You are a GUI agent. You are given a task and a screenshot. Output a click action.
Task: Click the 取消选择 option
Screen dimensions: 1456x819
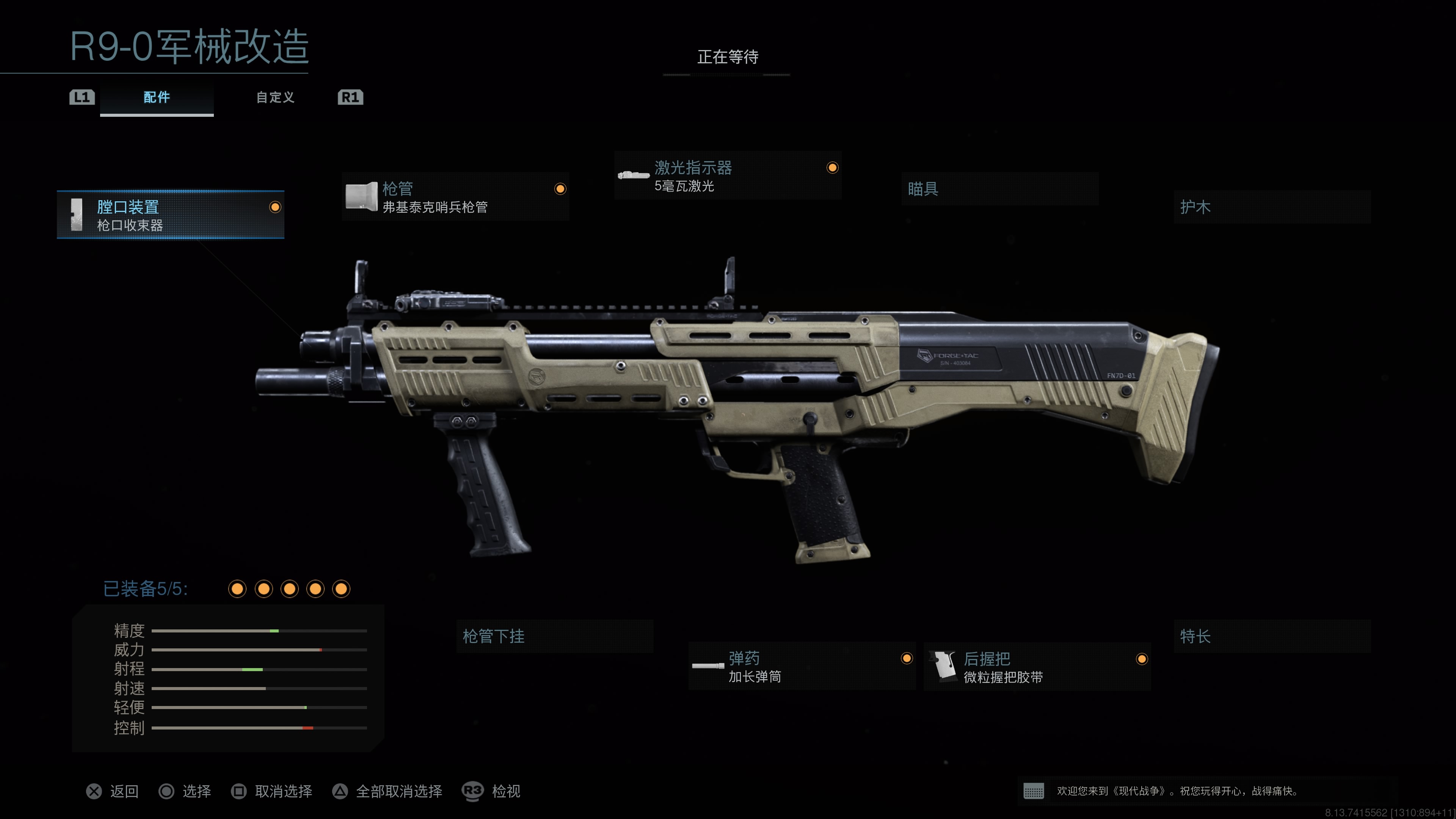tap(272, 791)
